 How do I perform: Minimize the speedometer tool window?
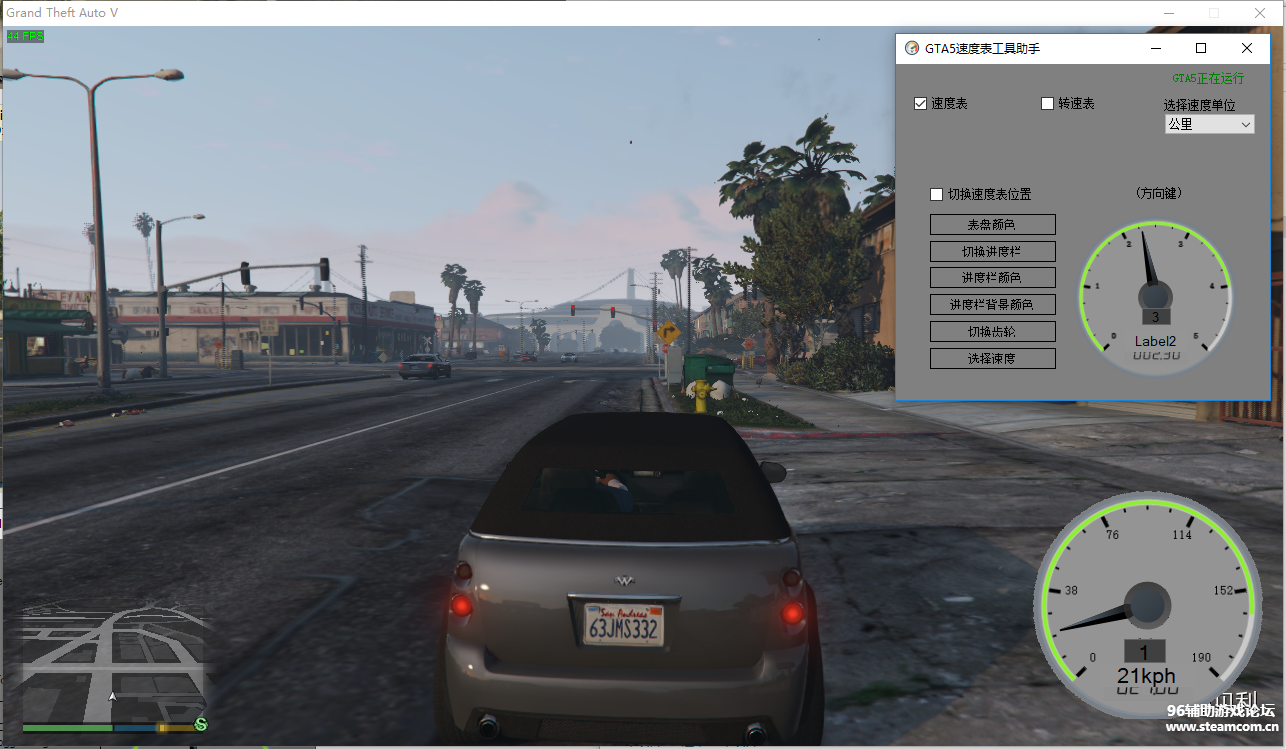pos(1156,48)
